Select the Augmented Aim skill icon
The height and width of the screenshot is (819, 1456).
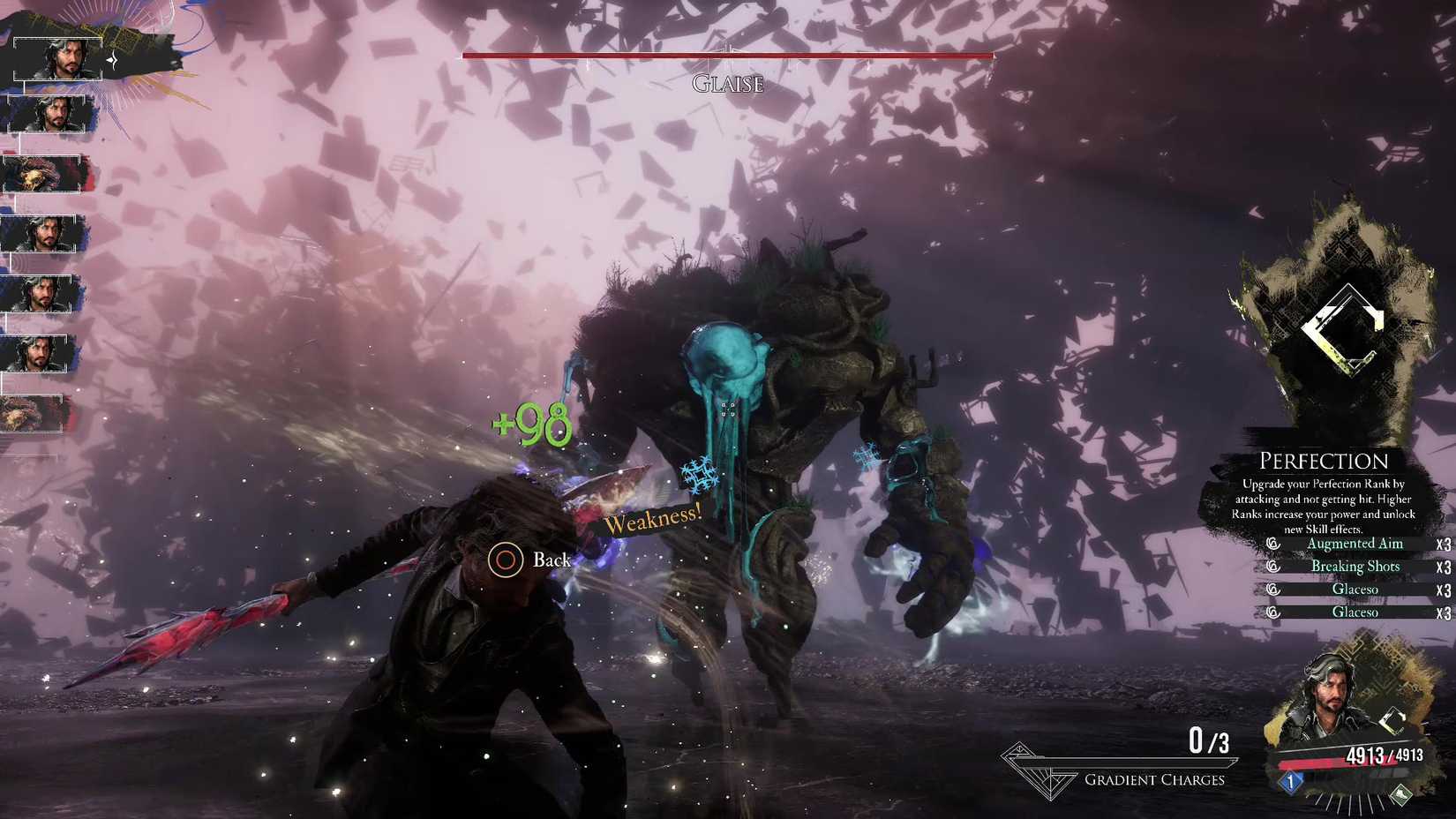1273,544
